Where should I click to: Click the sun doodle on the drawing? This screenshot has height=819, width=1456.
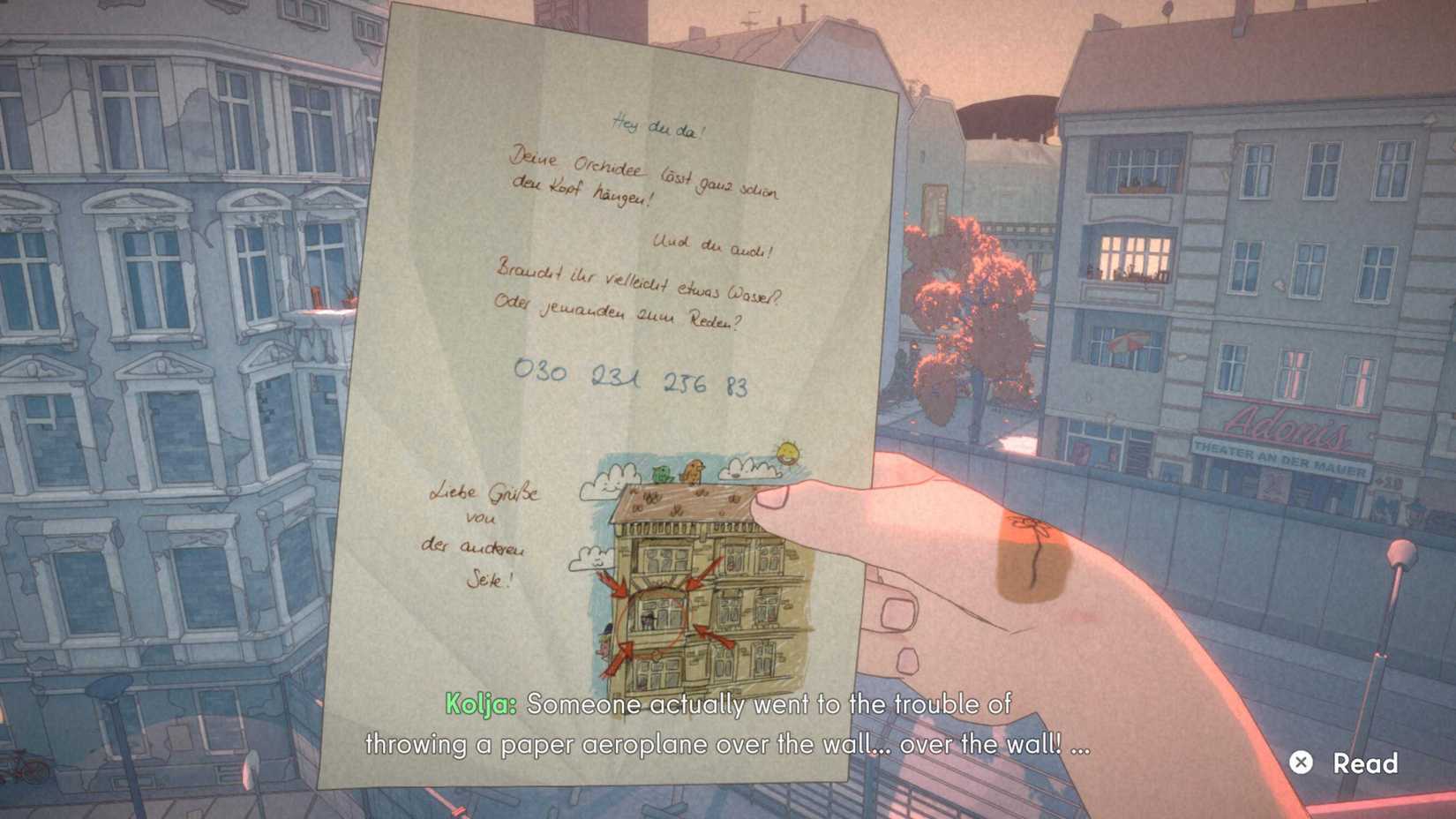tap(786, 453)
